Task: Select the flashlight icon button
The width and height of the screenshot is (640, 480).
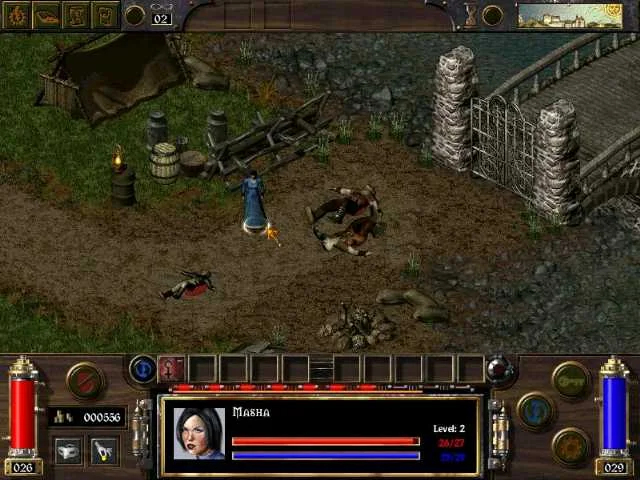Action: tap(104, 450)
